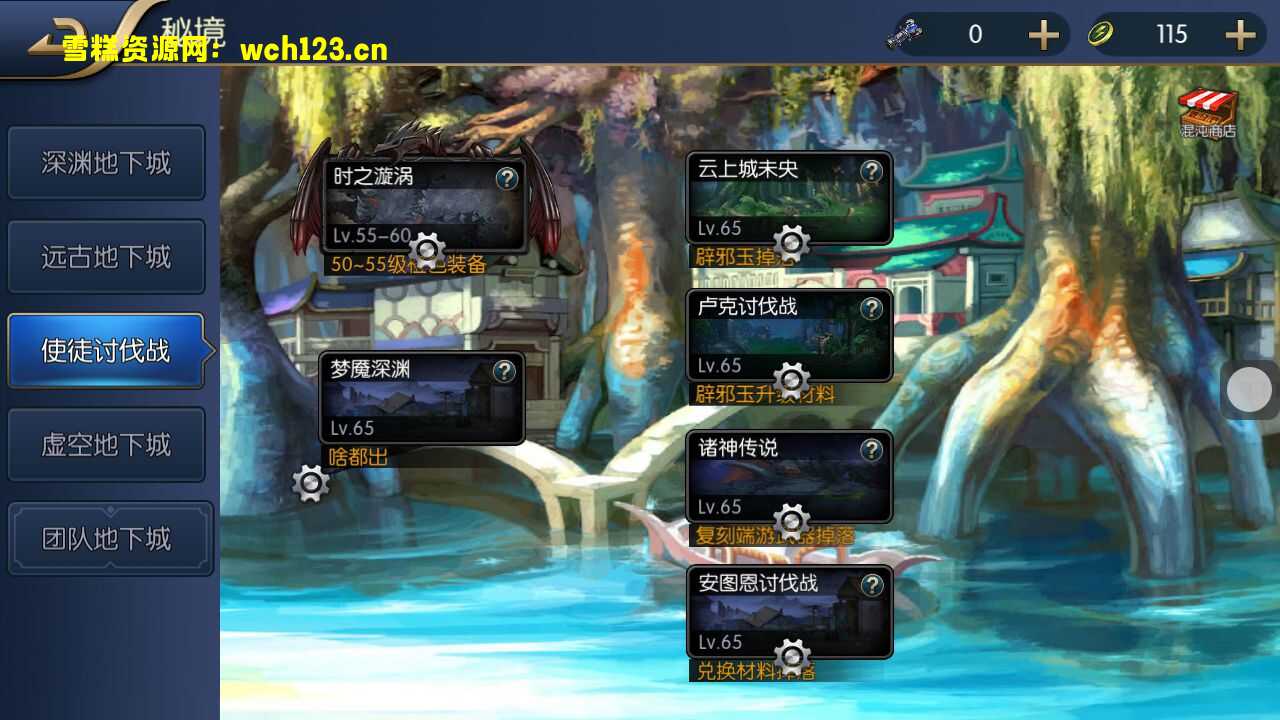Screen dimensions: 1280x720
Task: Click the gear icon near 云上城未央
Action: click(791, 243)
